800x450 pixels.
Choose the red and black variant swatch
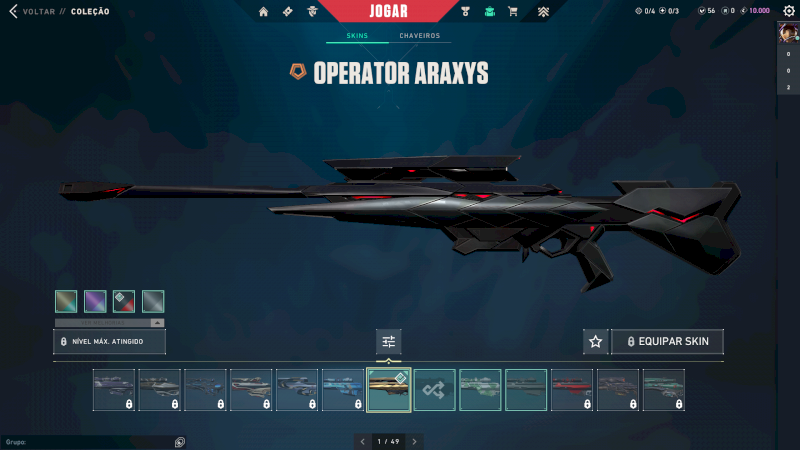pyautogui.click(x=124, y=301)
